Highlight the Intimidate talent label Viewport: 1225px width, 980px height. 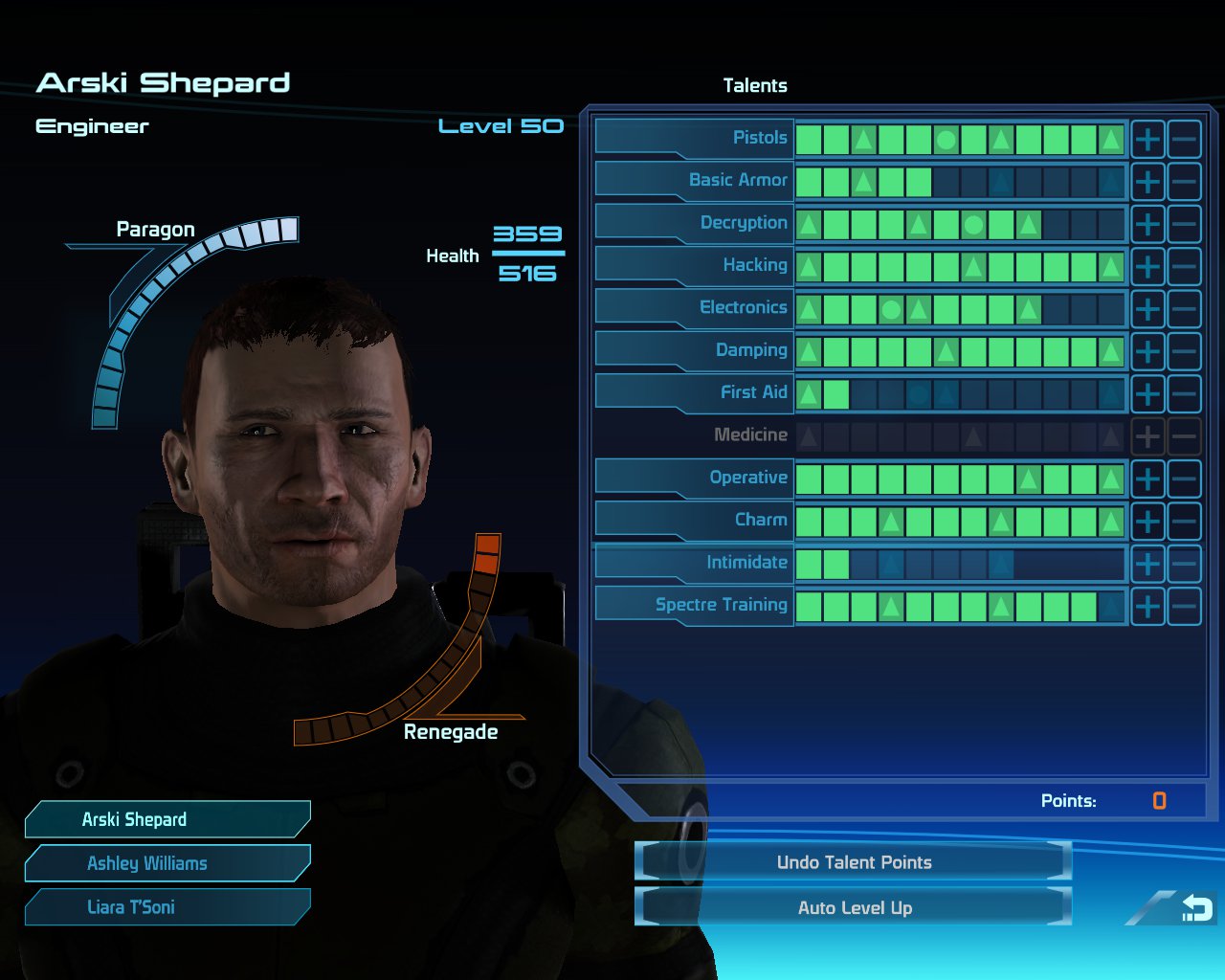tap(695, 563)
